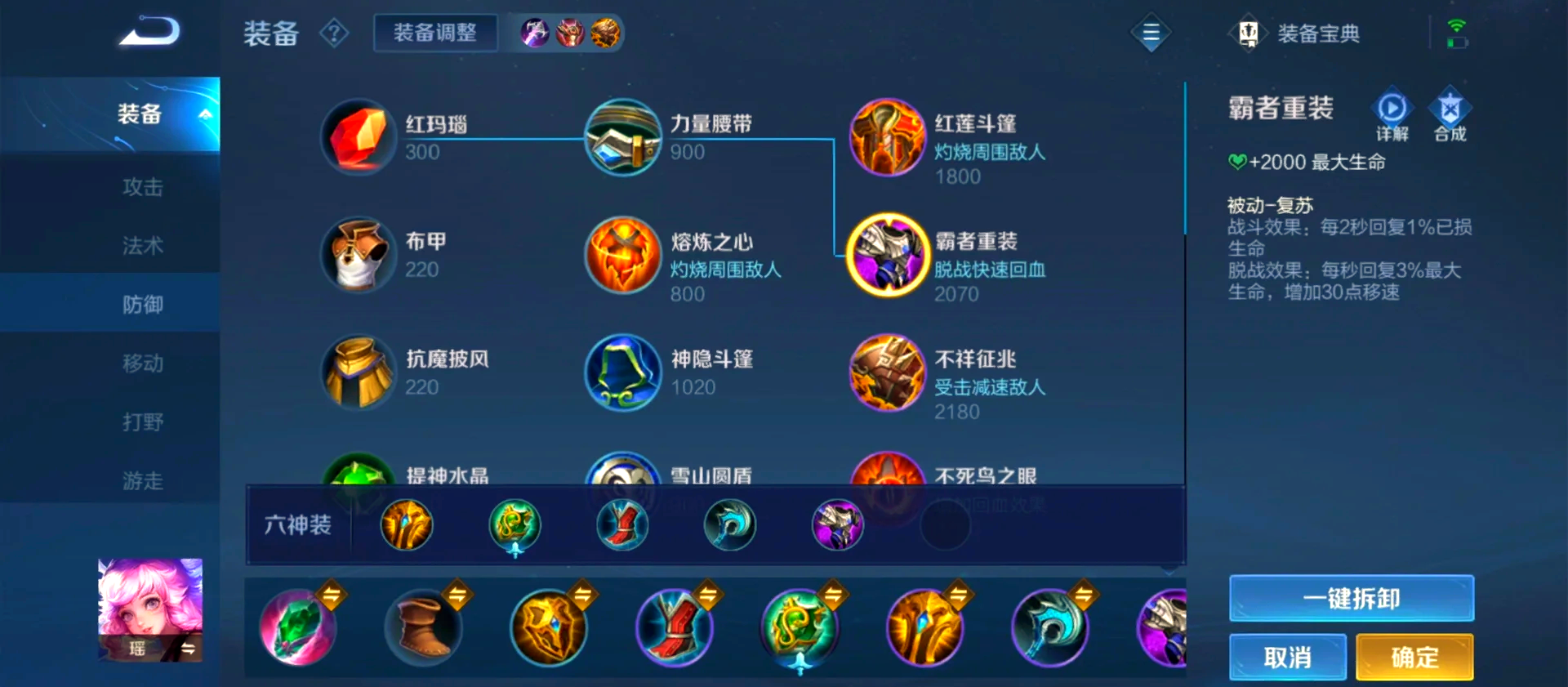Select the 红玛瑙 equipment item

[x=358, y=136]
